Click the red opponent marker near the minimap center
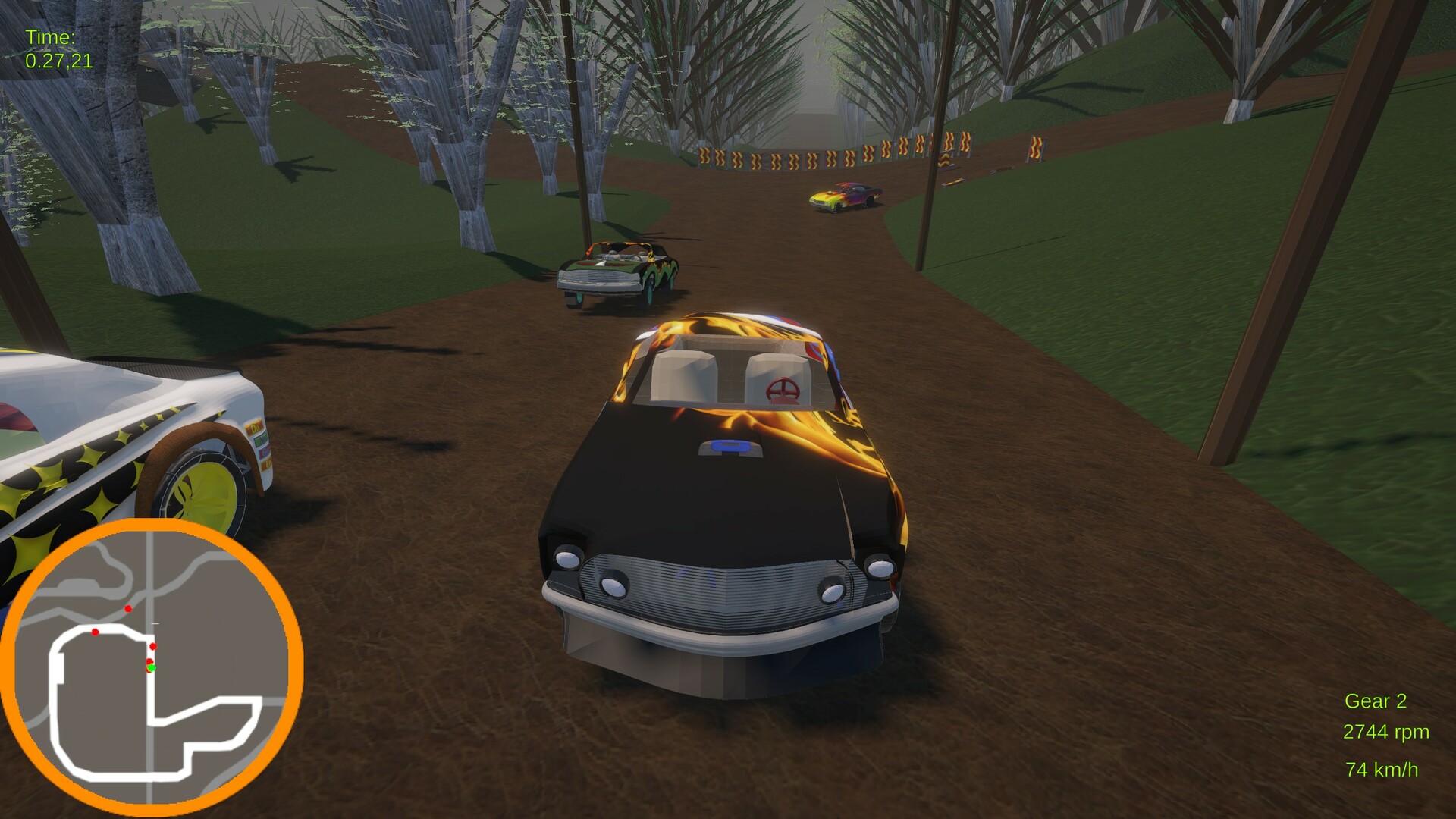 (153, 646)
